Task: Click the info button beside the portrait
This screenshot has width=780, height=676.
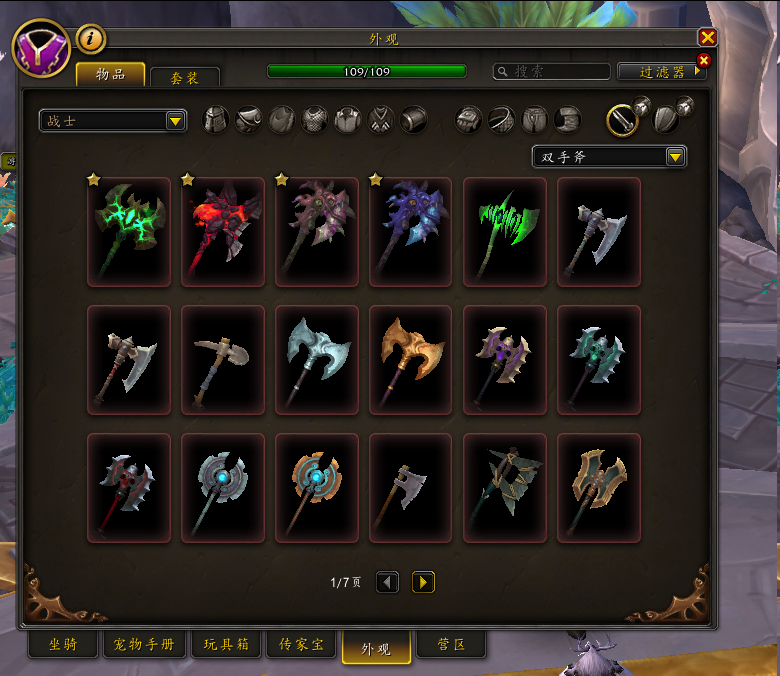Action: [91, 39]
